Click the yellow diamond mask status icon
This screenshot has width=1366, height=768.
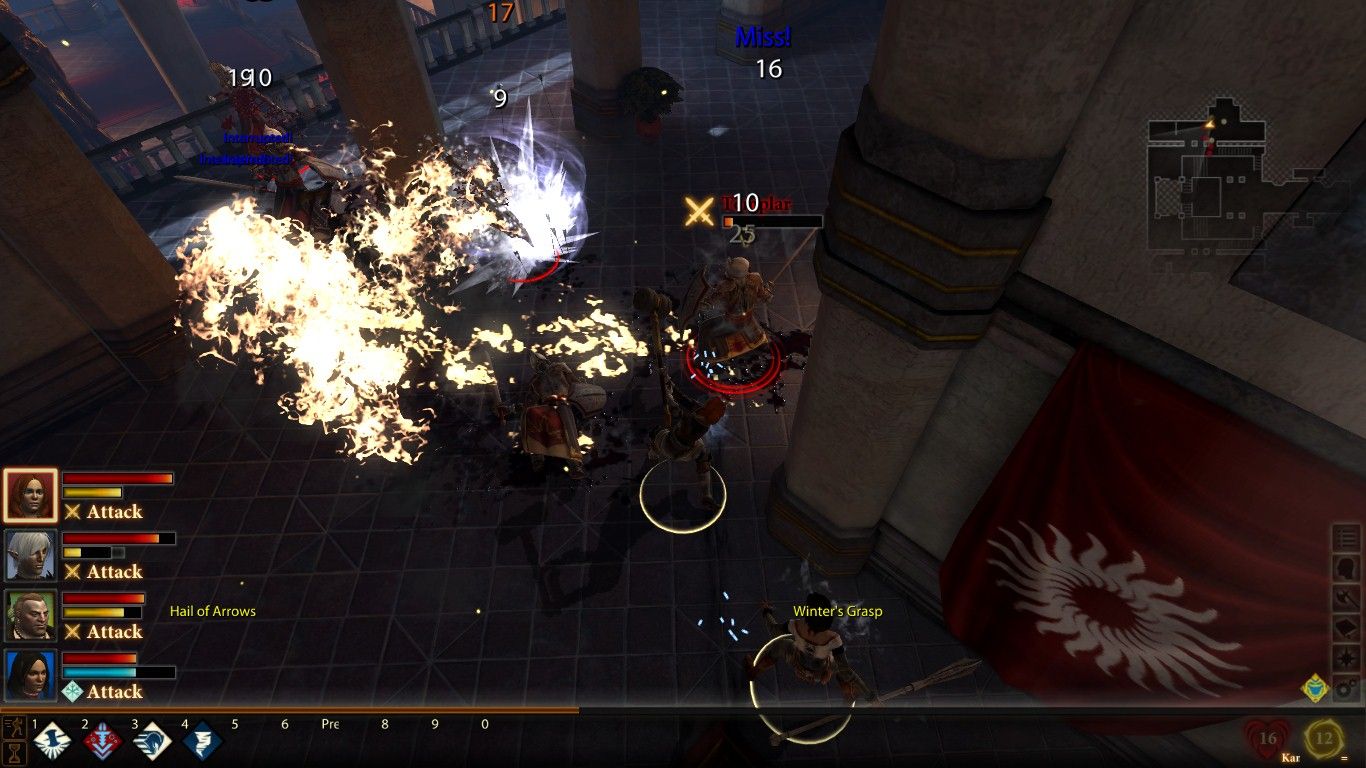coord(1314,688)
